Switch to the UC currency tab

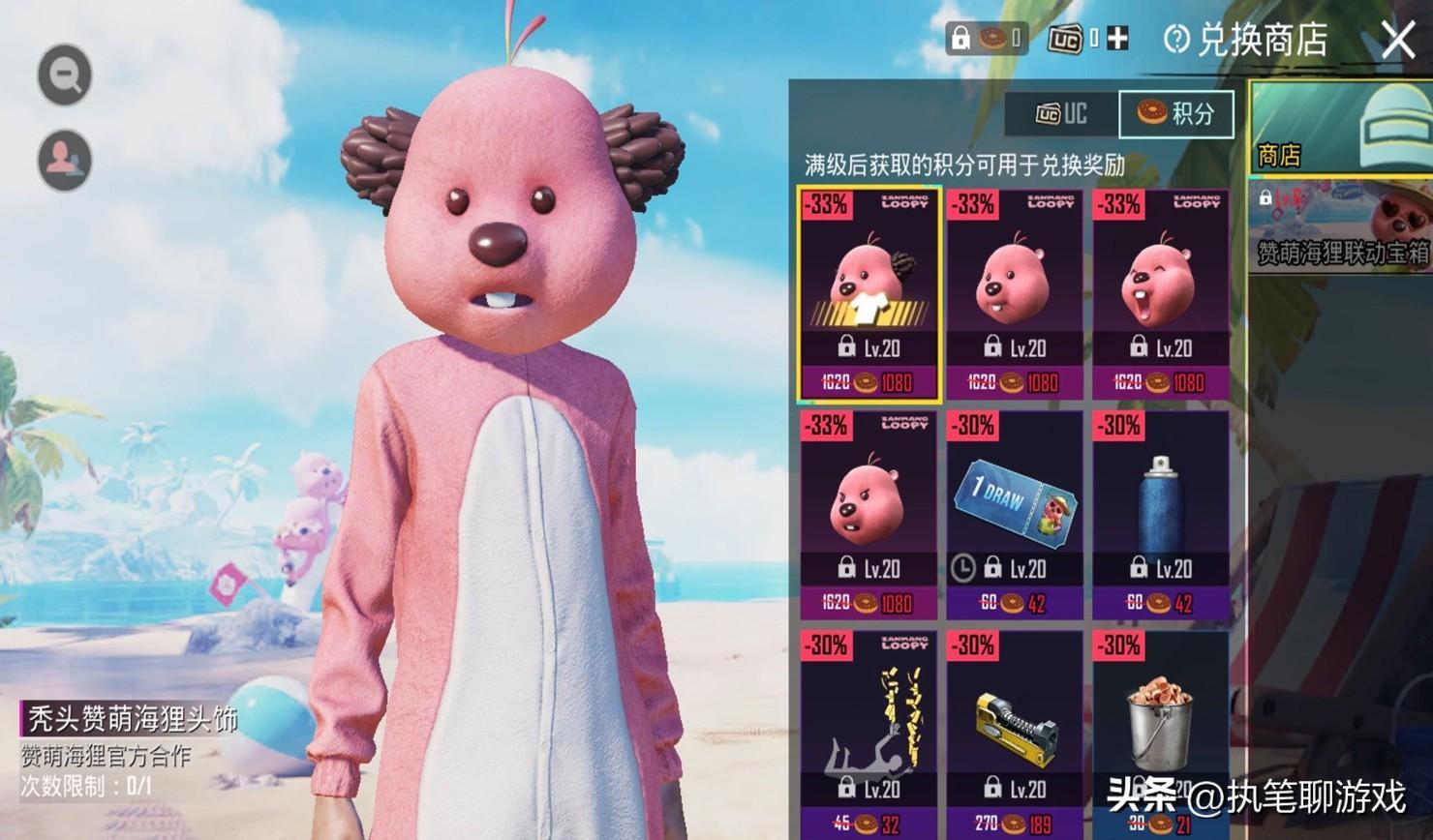[1061, 114]
